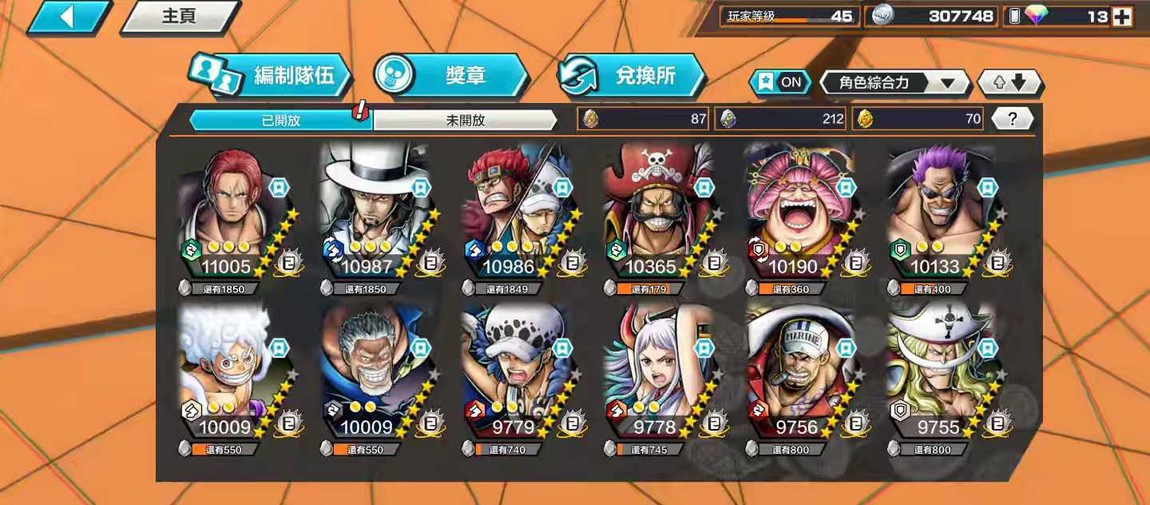Open 編制隊伍 team formation
The image size is (1150, 505).
coord(272,76)
